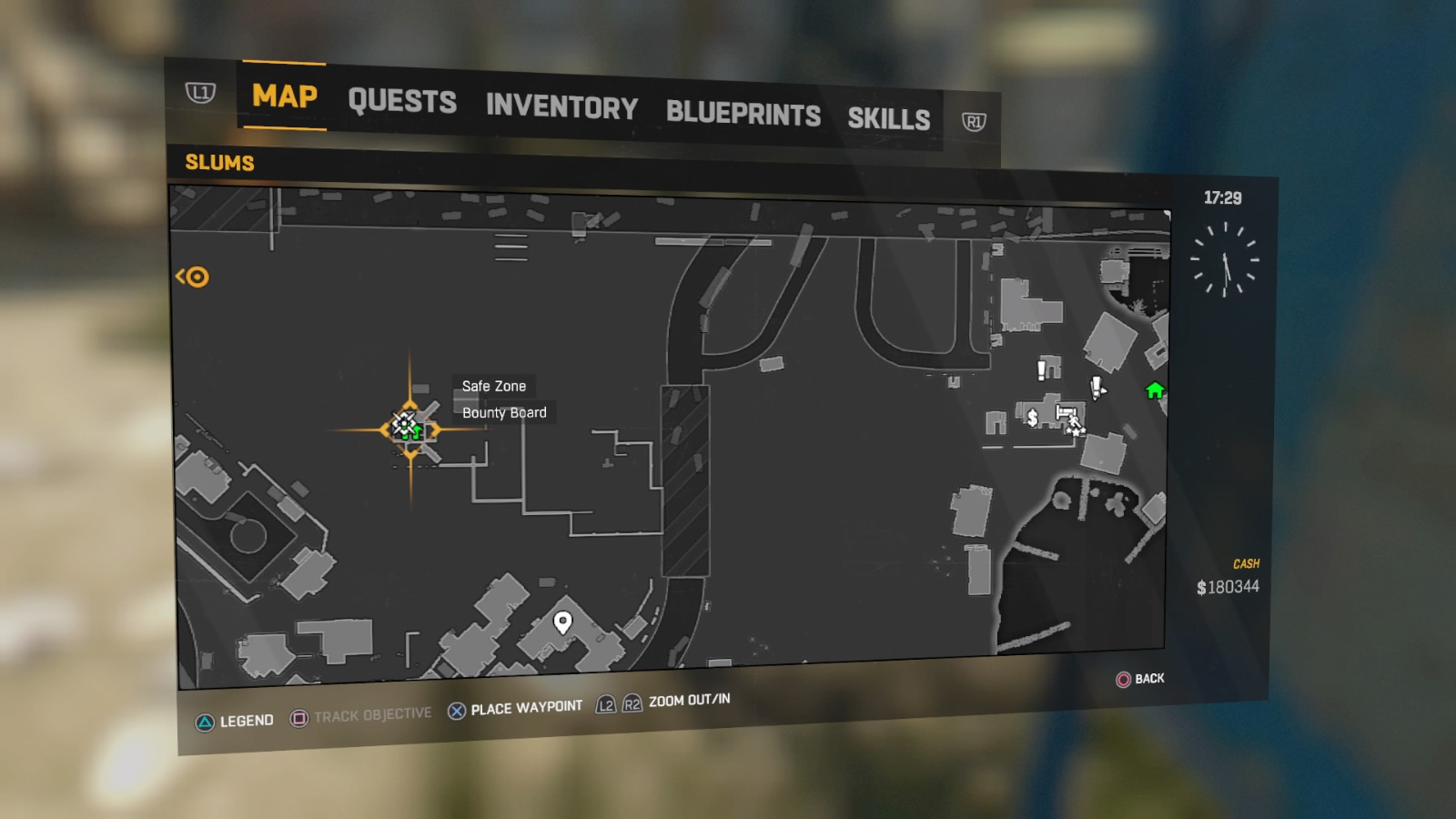
Task: Click the Safe Zone tooltip label
Action: pyautogui.click(x=495, y=386)
